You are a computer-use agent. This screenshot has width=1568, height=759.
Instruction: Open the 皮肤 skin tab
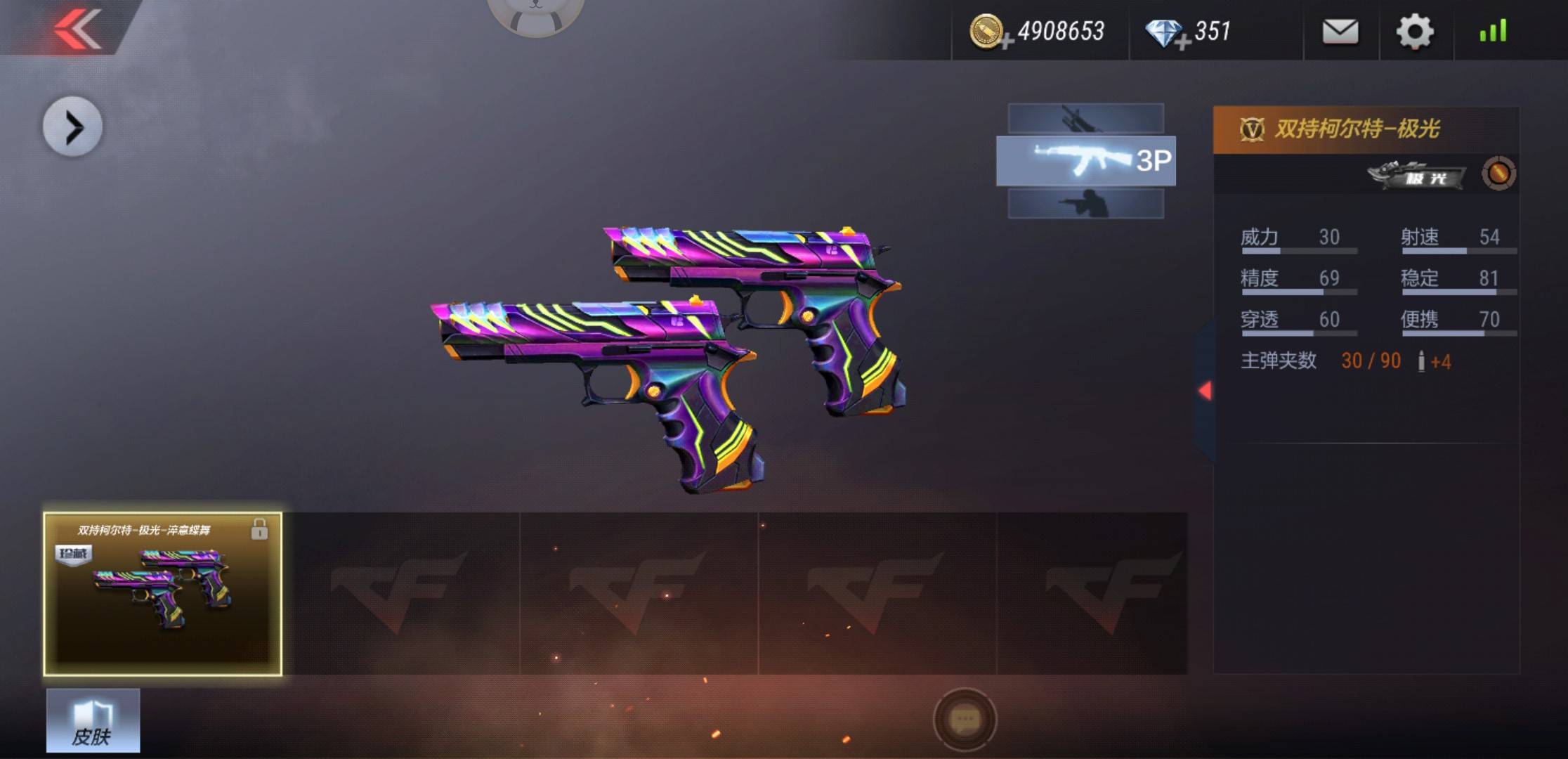[93, 721]
